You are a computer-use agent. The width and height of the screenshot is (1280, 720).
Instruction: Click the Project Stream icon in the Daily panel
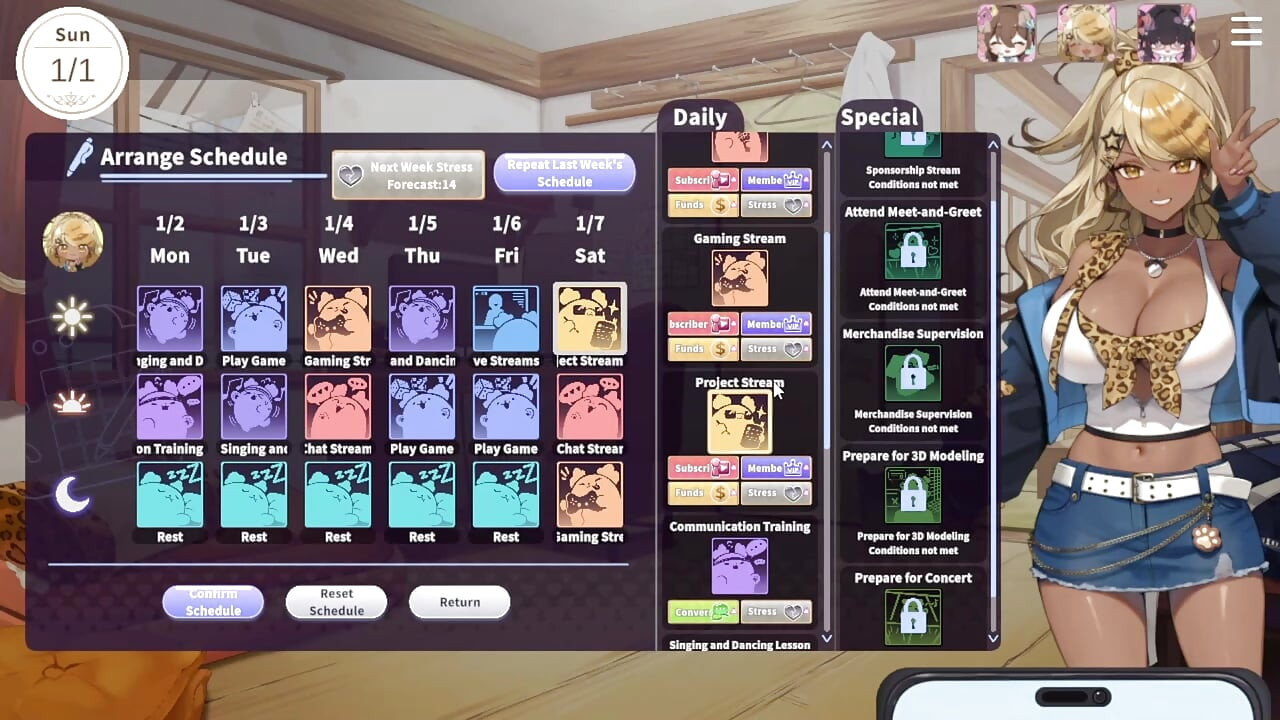(x=740, y=420)
